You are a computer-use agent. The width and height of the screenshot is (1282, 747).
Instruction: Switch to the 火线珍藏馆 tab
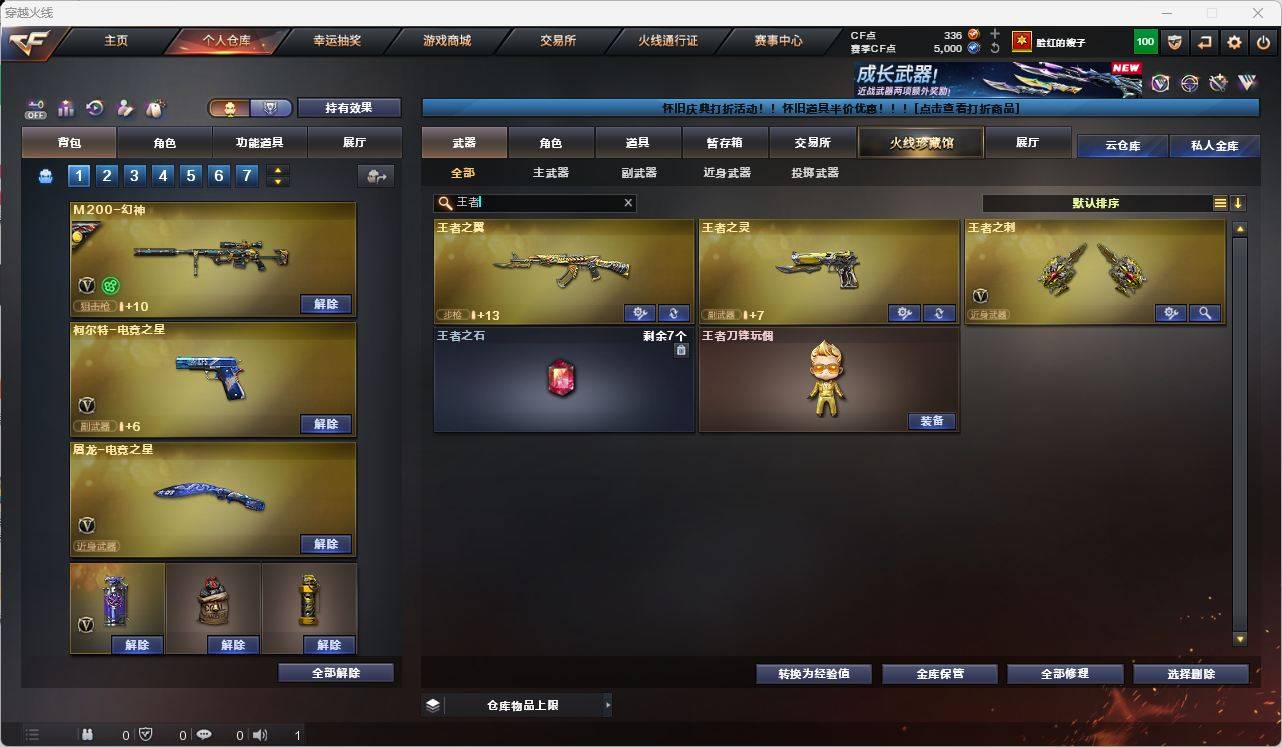[x=918, y=142]
